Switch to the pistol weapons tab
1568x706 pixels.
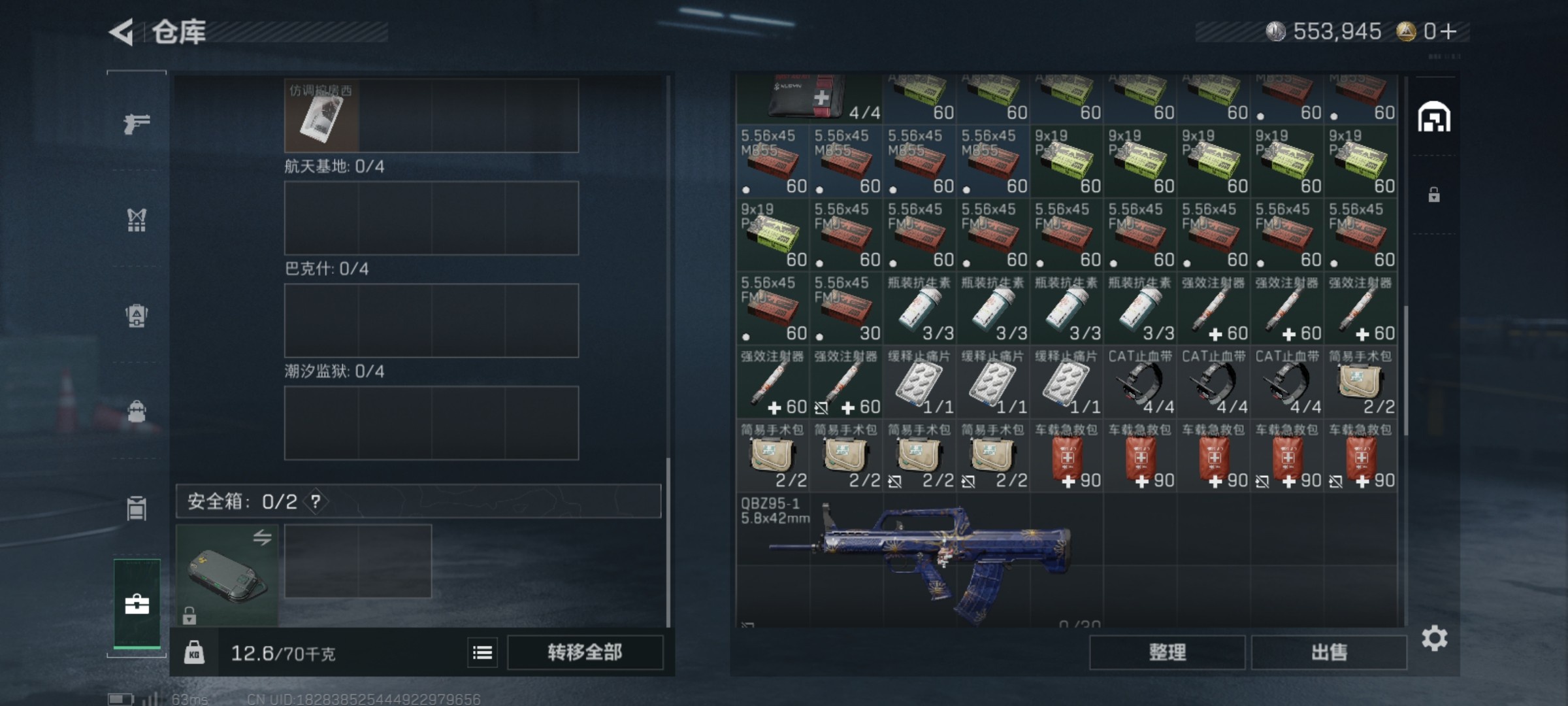pyautogui.click(x=137, y=123)
